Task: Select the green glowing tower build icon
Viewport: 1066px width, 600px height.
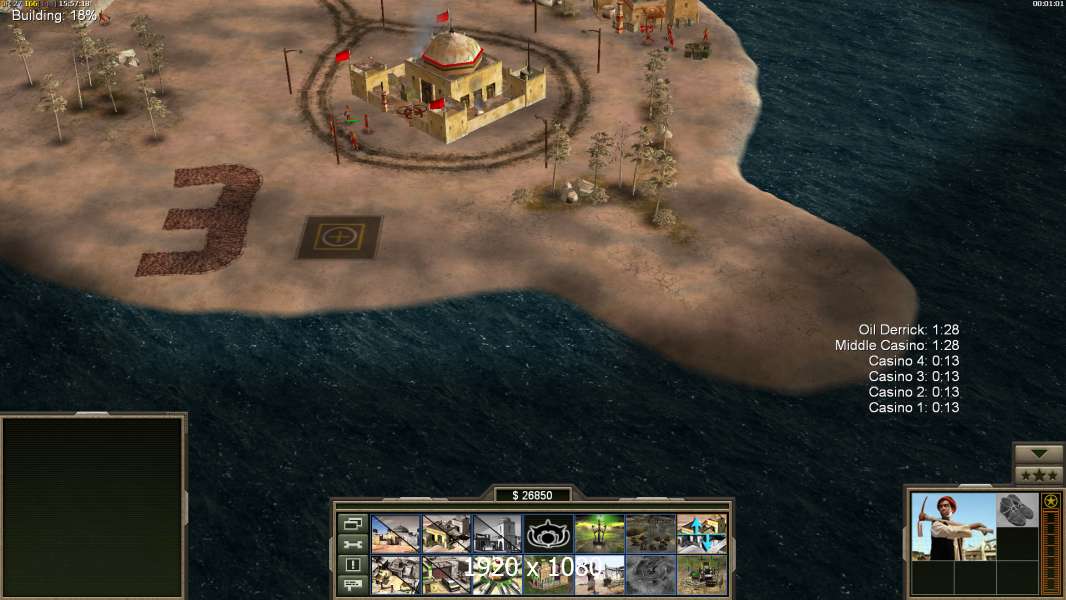Action: click(x=600, y=533)
